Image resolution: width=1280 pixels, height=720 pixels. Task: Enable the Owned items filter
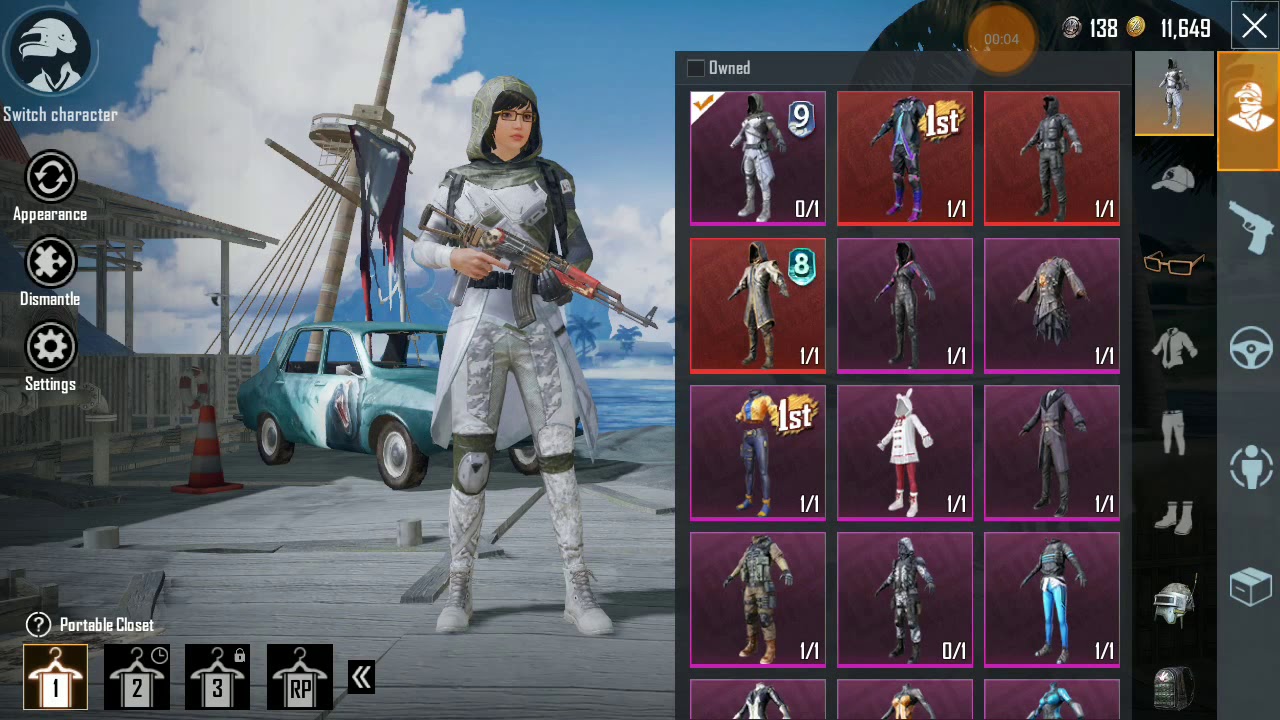coord(694,67)
